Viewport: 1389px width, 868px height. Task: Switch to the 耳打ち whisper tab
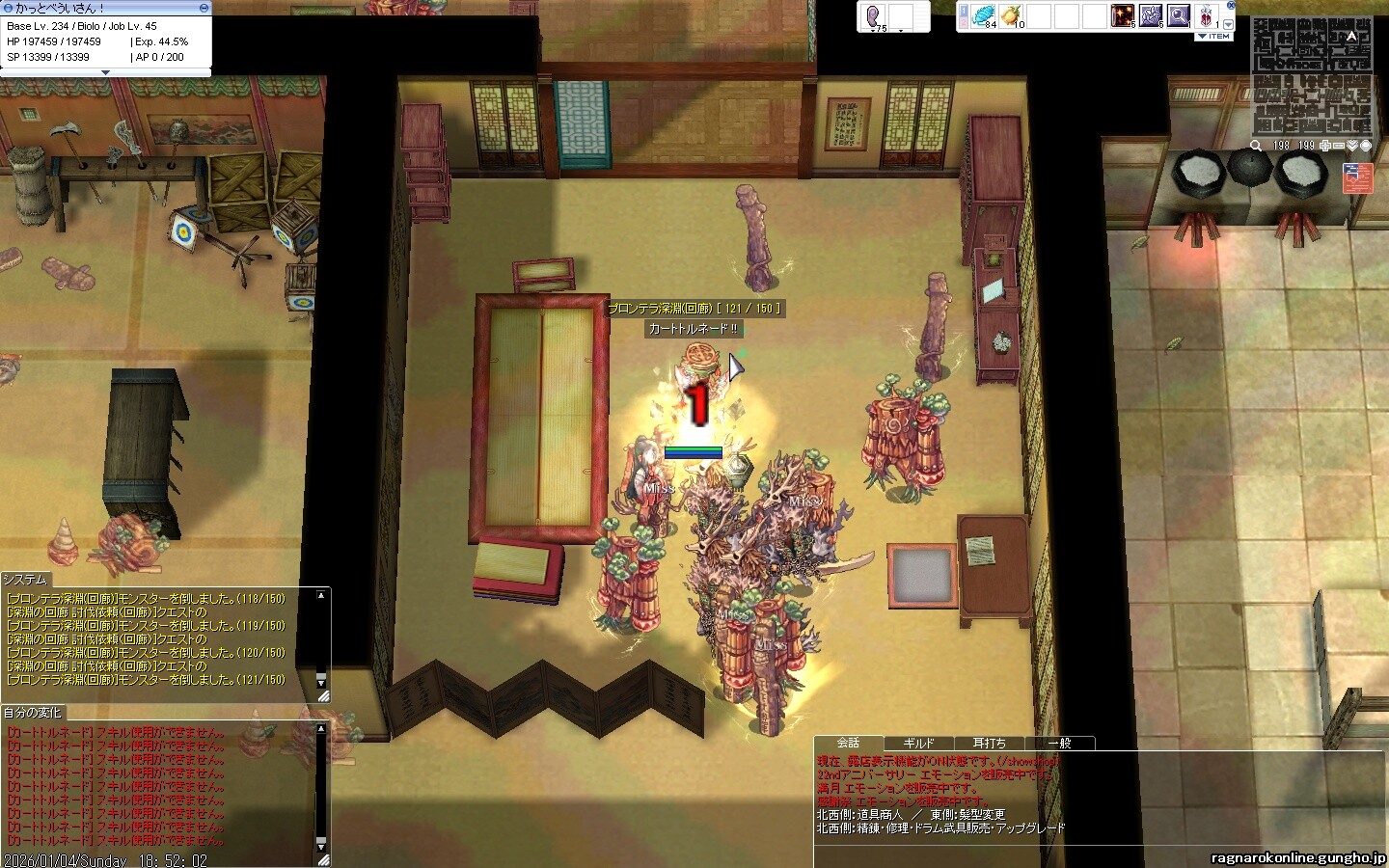pyautogui.click(x=989, y=744)
